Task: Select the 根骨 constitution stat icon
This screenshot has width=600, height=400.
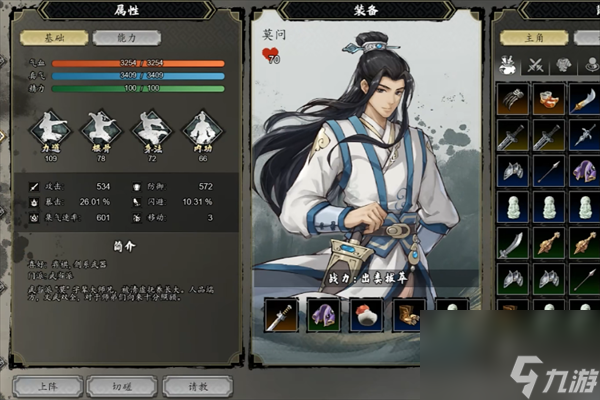Action: tap(99, 130)
